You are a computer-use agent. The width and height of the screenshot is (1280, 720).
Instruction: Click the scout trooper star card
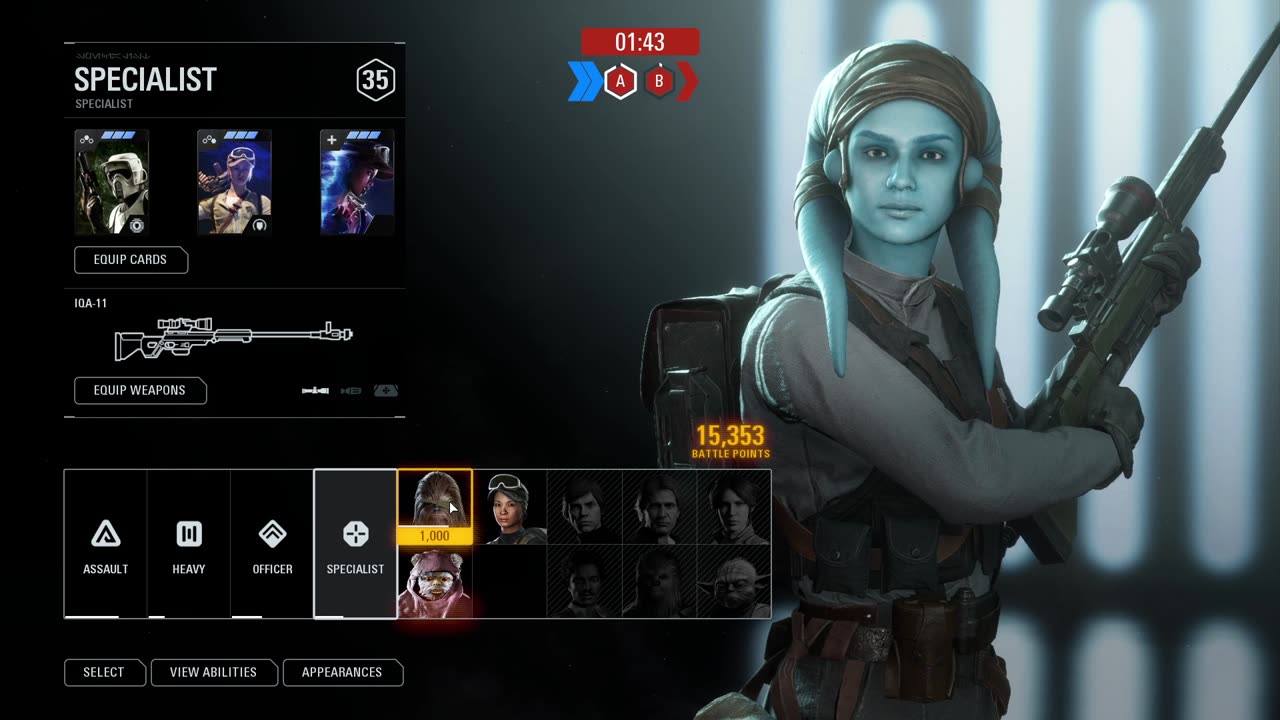click(x=112, y=184)
